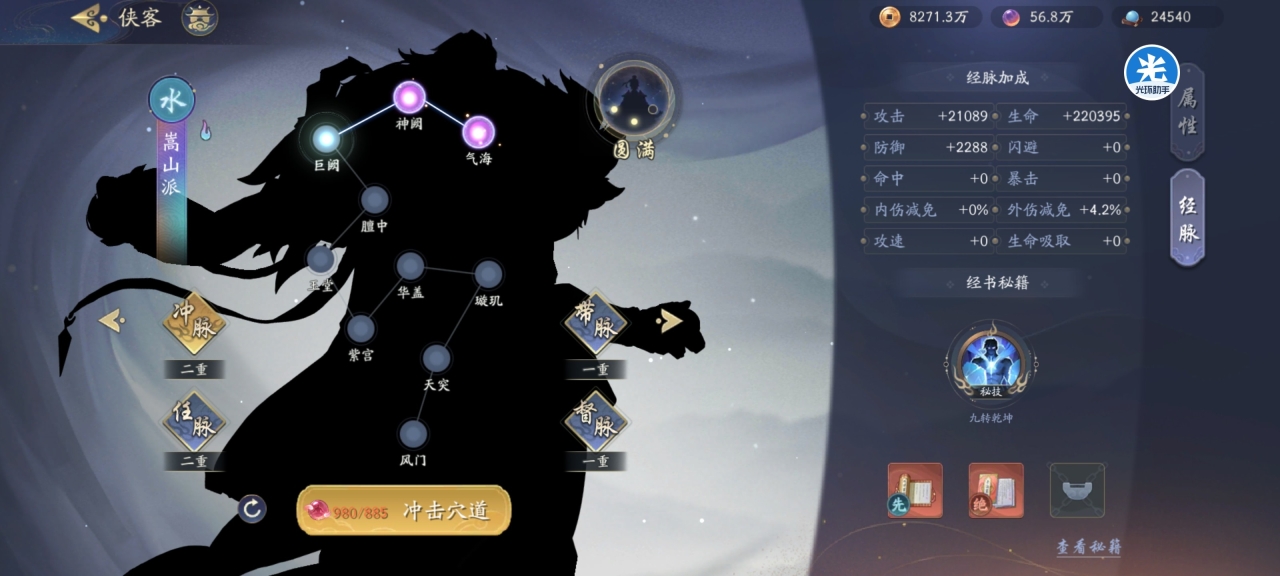This screenshot has height=576, width=1280.
Task: Click the 巨阙 acupoint node
Action: 326,138
